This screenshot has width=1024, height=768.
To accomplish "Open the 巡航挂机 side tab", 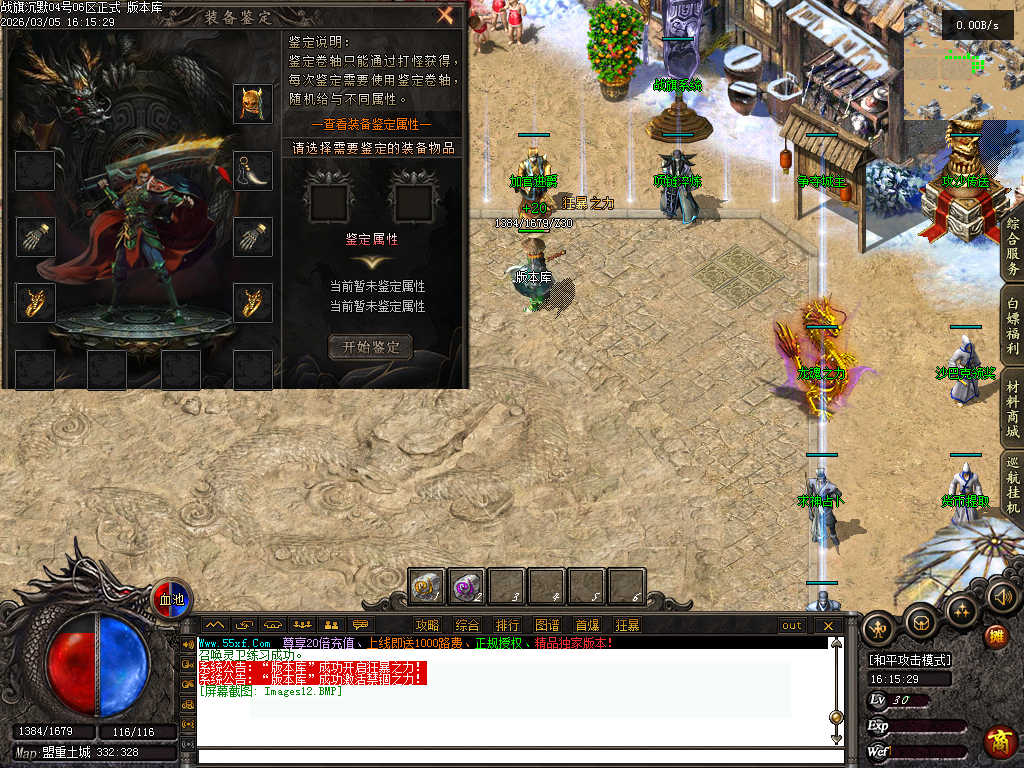I will 1012,486.
